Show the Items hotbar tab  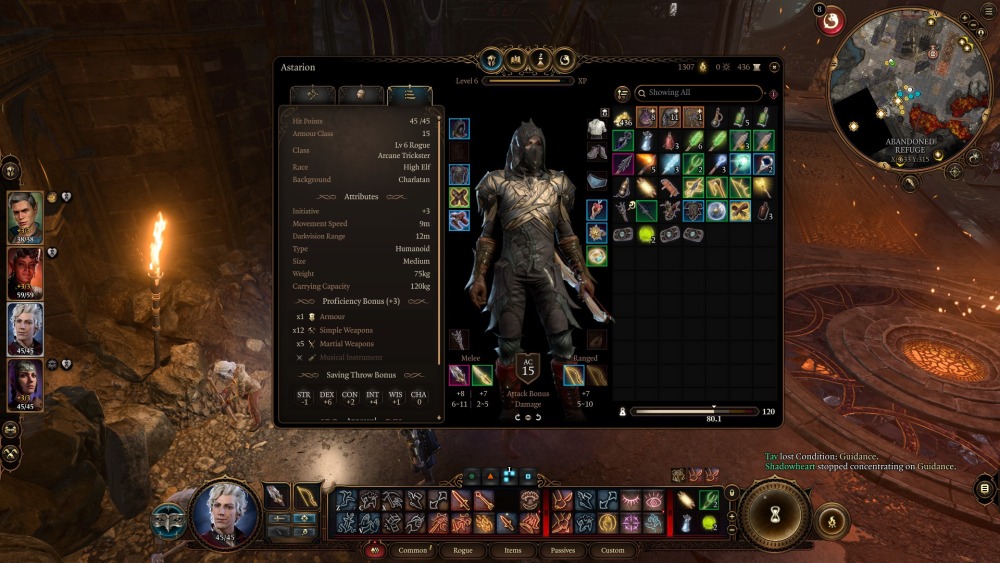(x=512, y=550)
